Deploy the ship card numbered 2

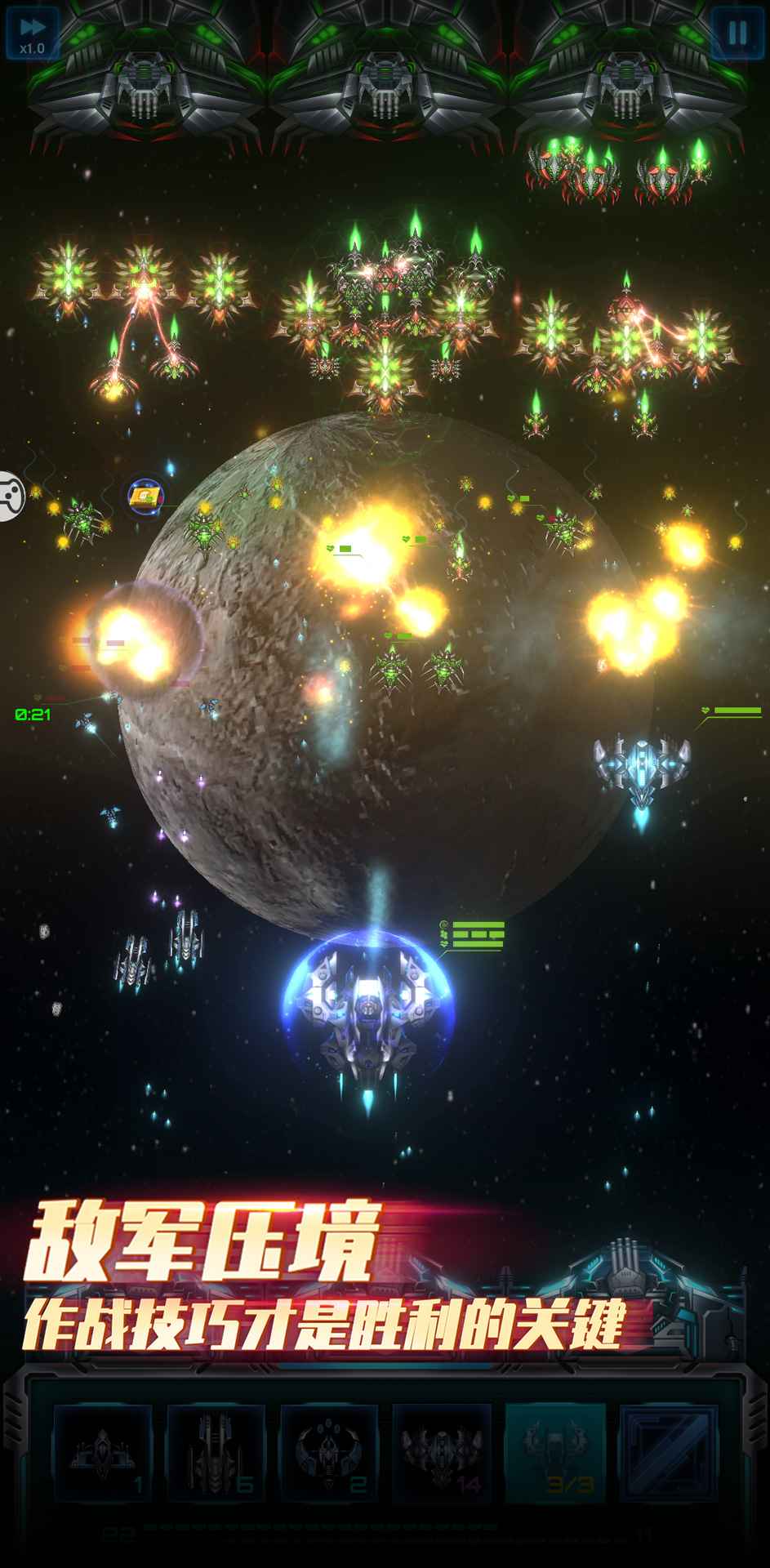coord(329,1454)
